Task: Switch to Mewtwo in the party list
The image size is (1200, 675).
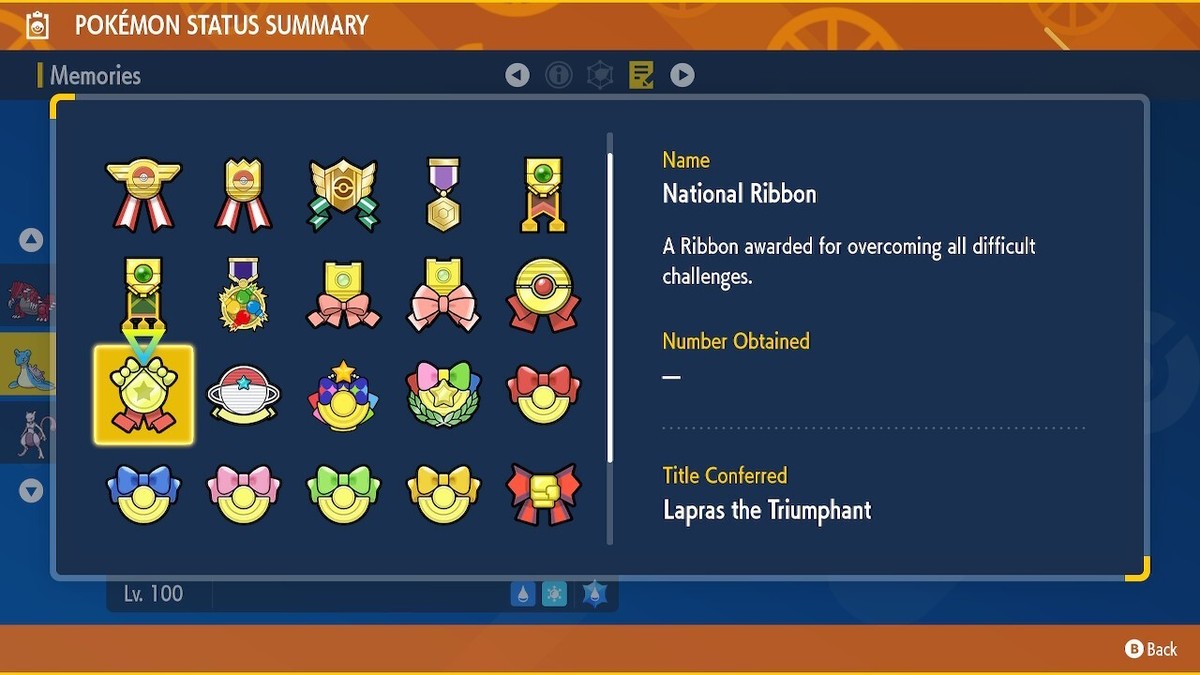Action: [26, 434]
